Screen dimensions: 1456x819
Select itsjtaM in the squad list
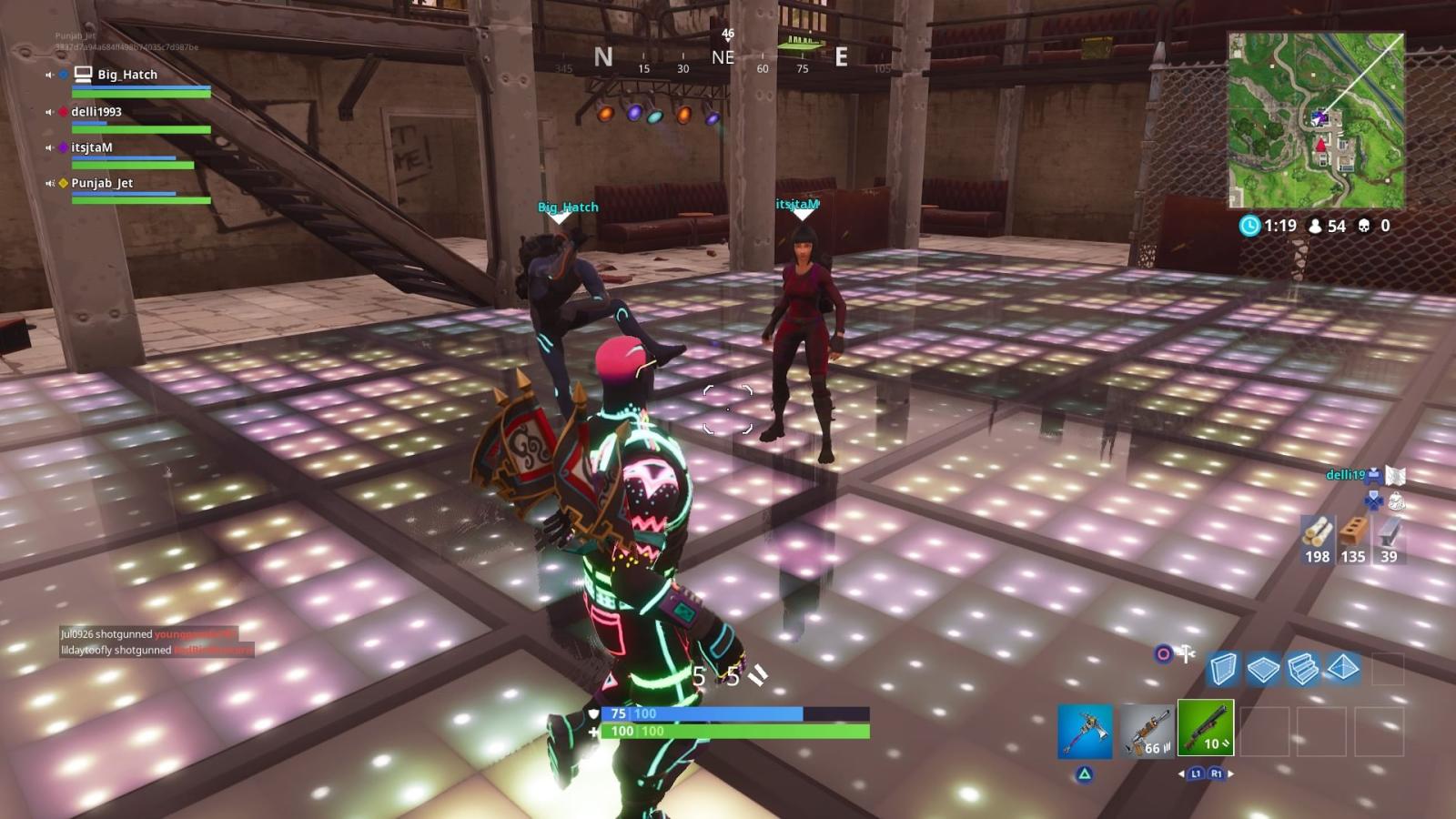pyautogui.click(x=92, y=147)
